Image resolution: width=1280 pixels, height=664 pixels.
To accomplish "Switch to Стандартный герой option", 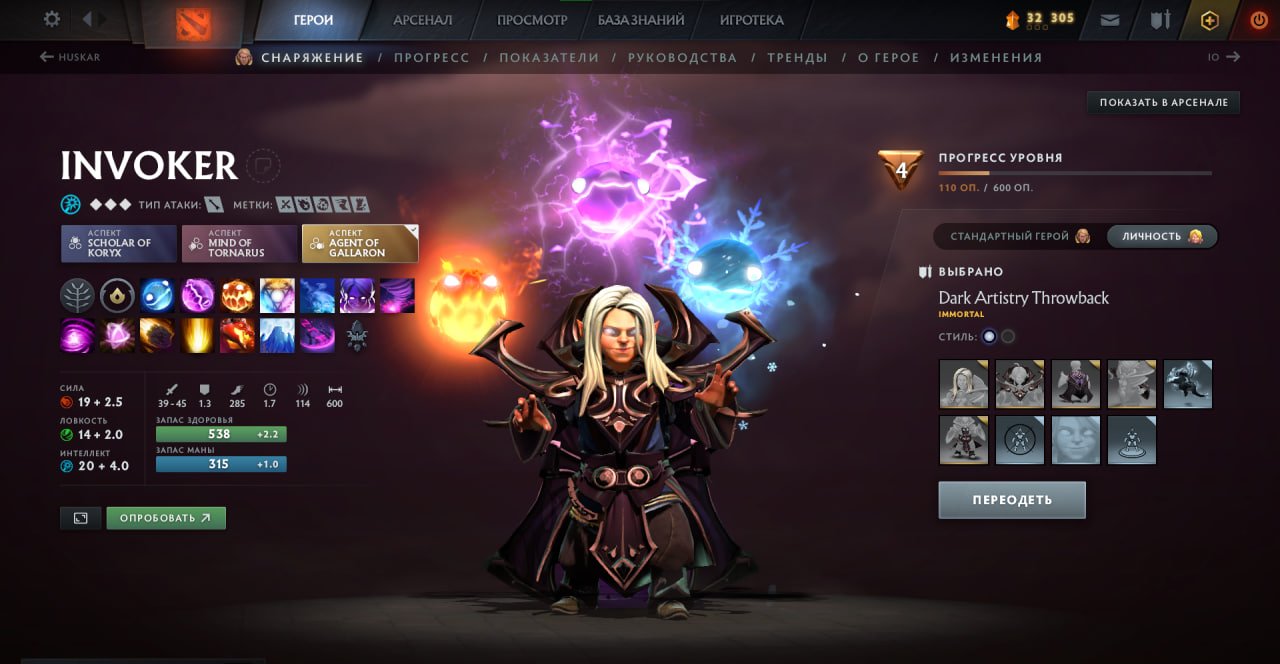I will pyautogui.click(x=1018, y=236).
